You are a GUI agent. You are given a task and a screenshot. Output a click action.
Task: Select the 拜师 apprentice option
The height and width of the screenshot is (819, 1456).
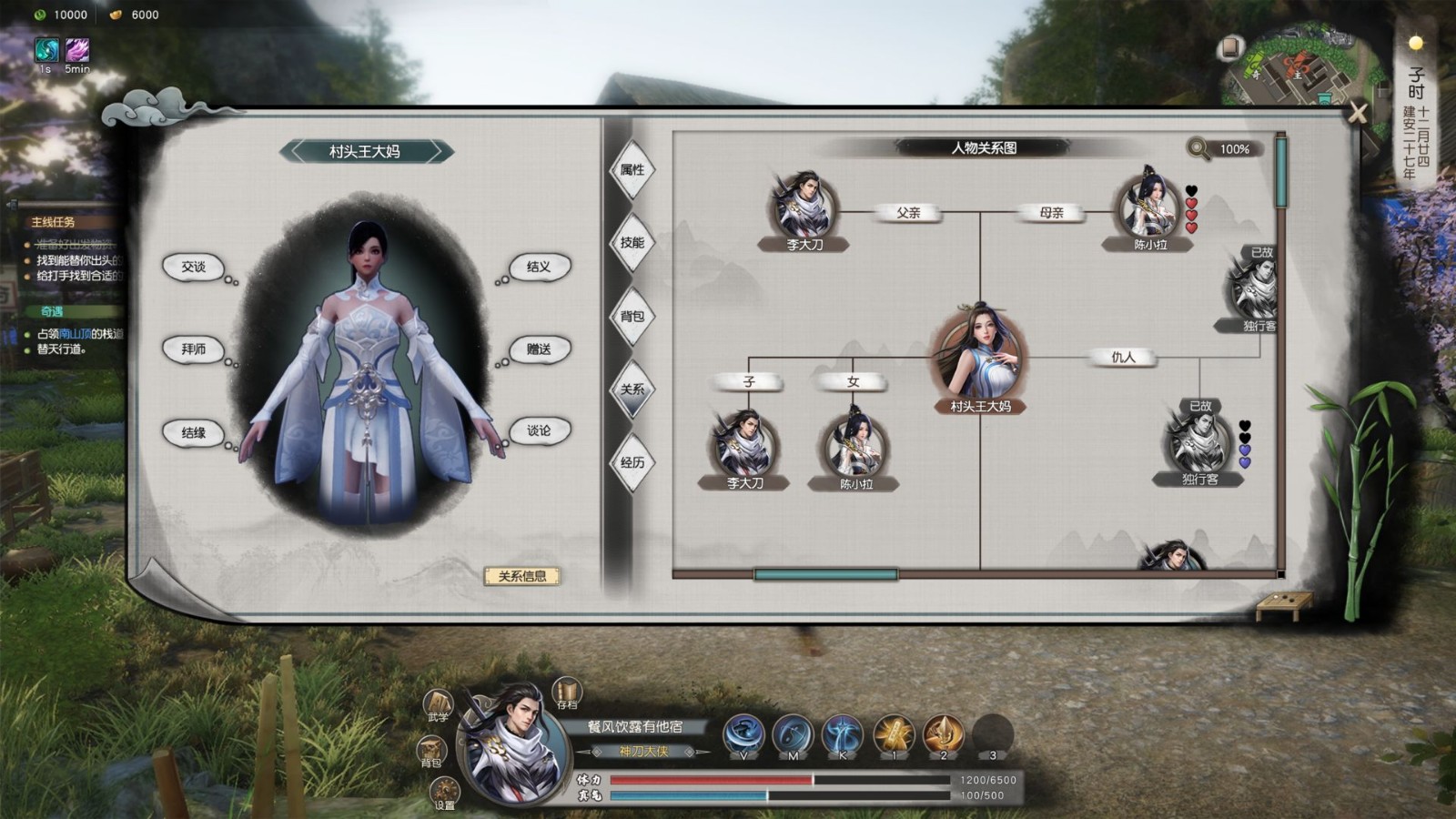tap(194, 349)
